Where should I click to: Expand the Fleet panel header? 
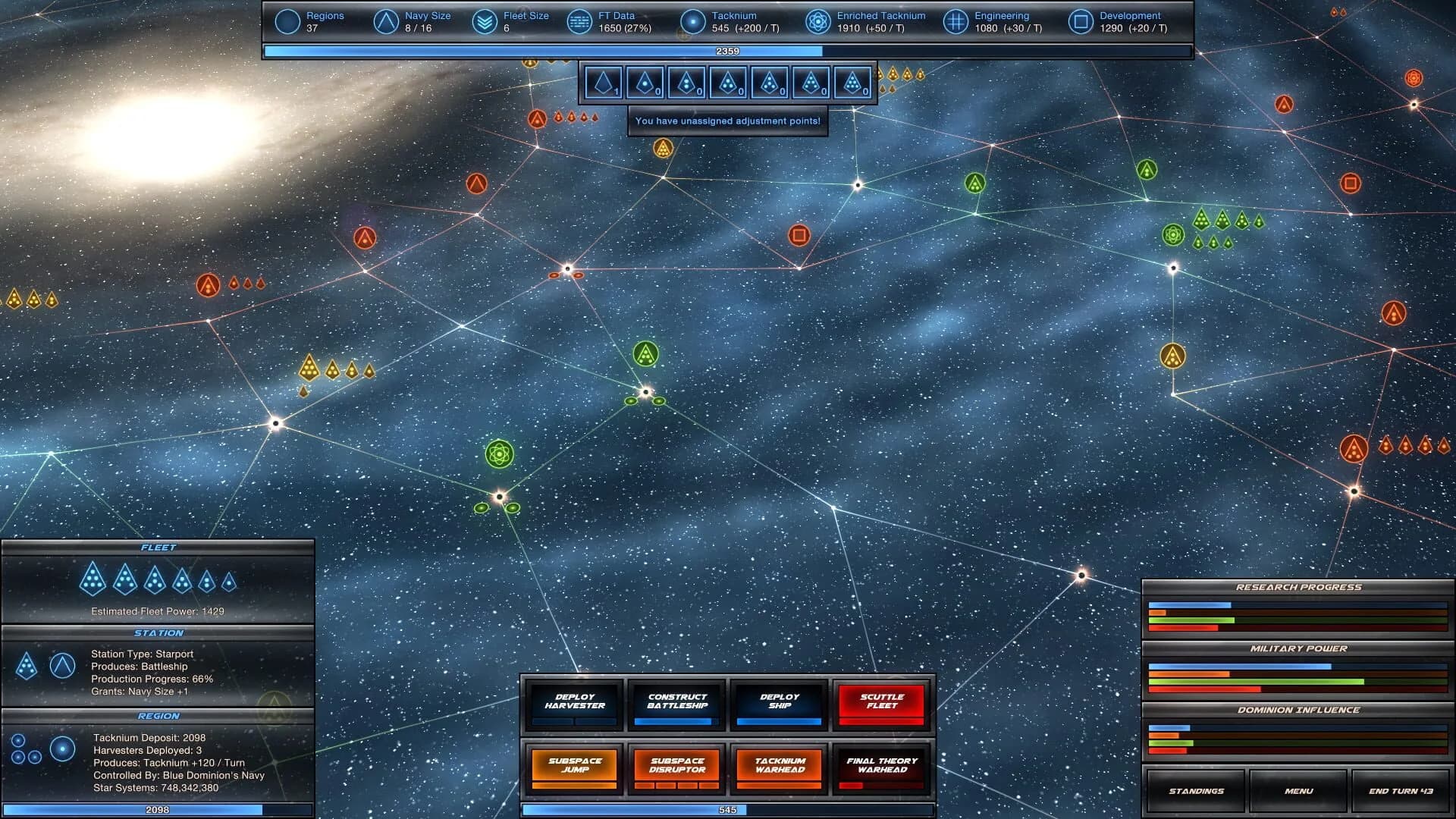tap(157, 545)
